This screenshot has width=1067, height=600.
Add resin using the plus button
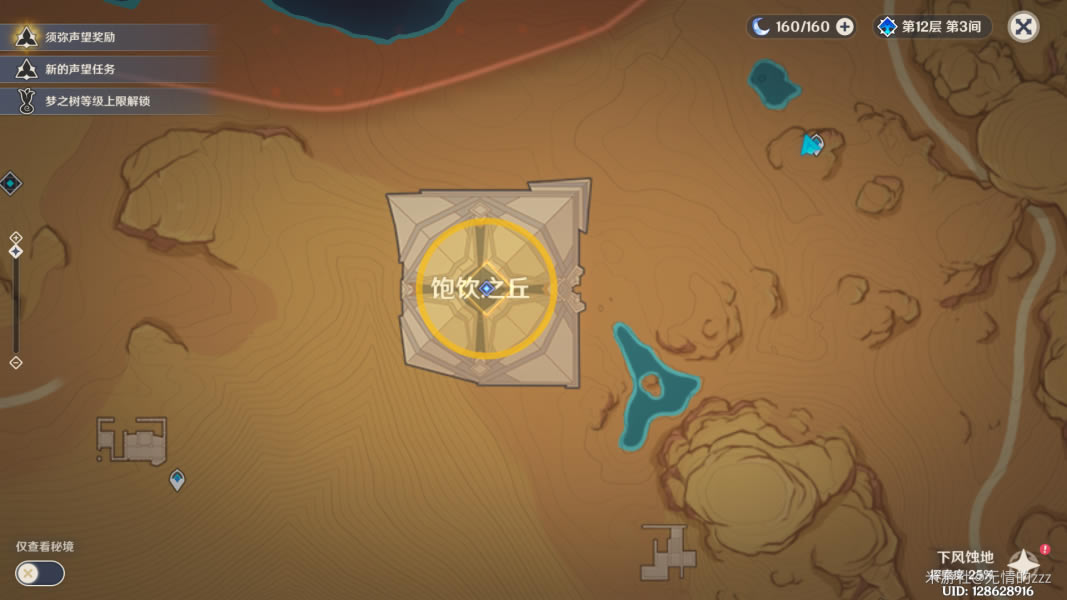coord(845,27)
